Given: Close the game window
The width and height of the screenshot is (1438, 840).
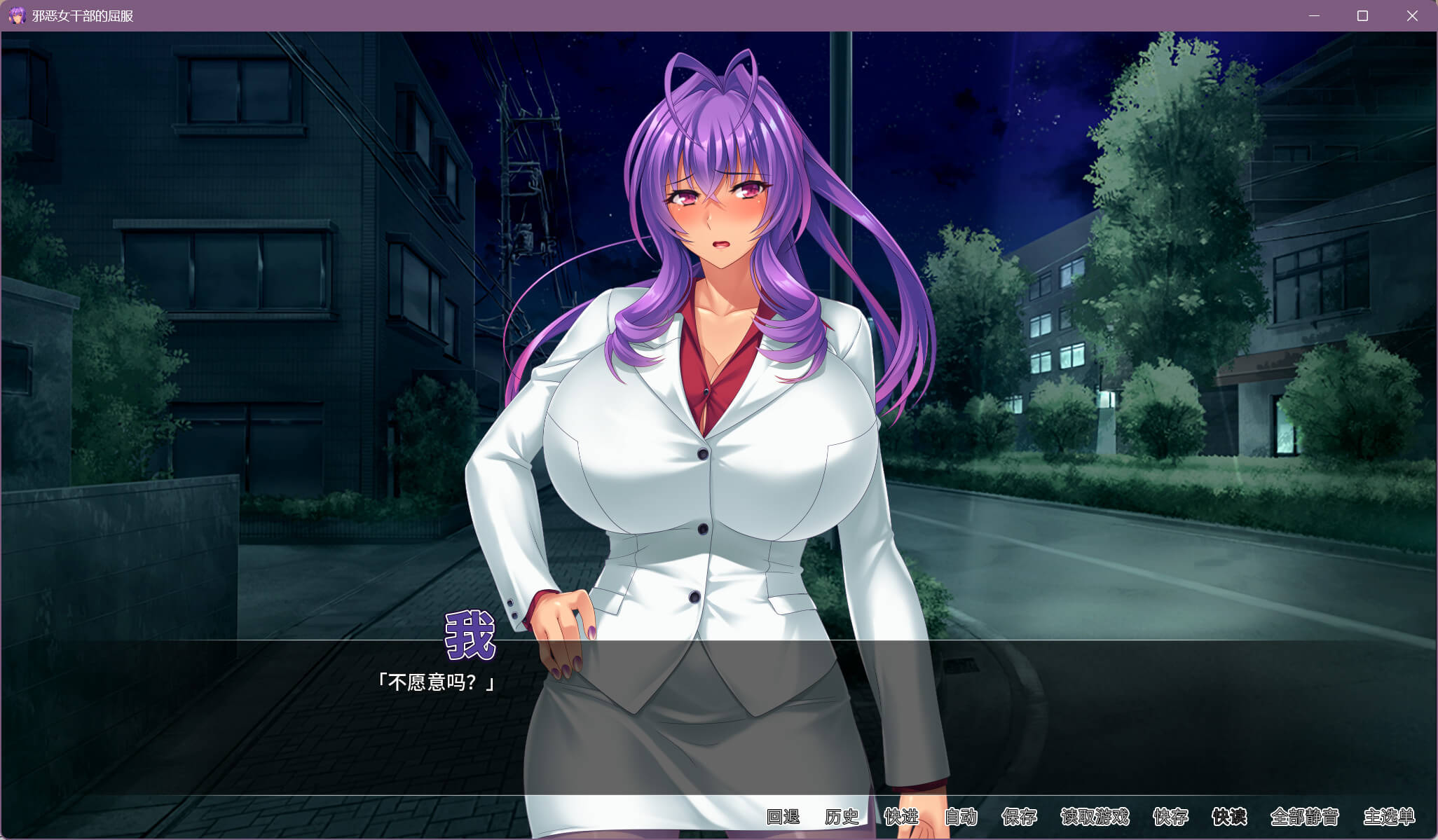Looking at the screenshot, I should 1412,15.
